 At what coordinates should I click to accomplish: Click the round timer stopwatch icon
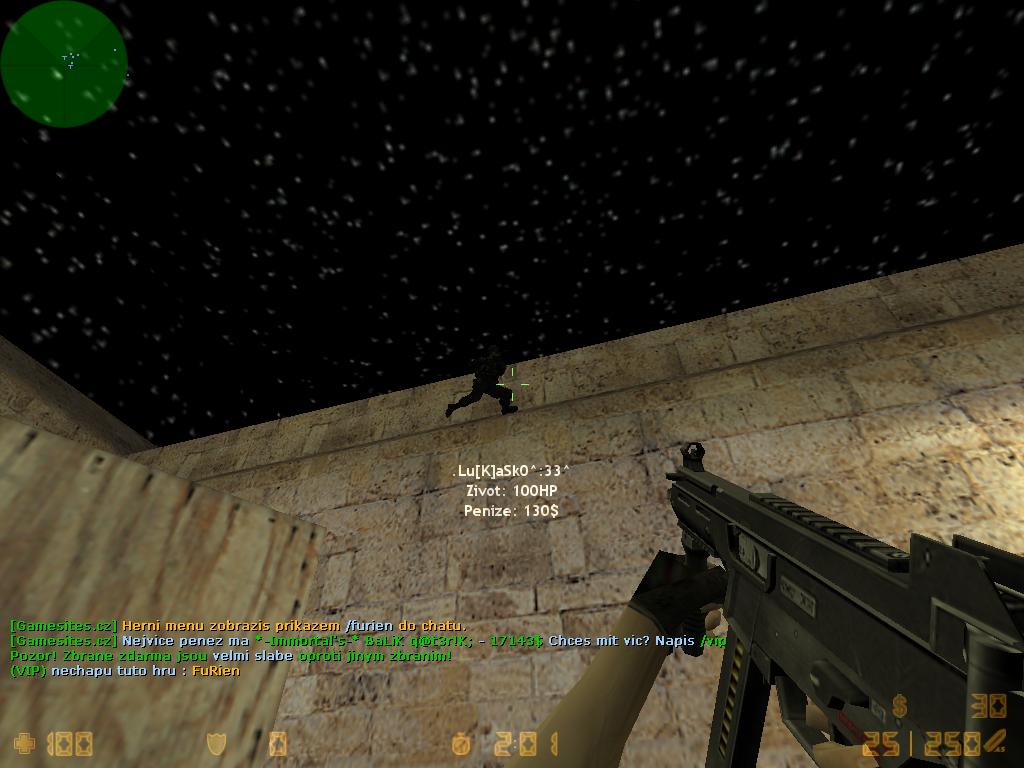click(x=462, y=744)
